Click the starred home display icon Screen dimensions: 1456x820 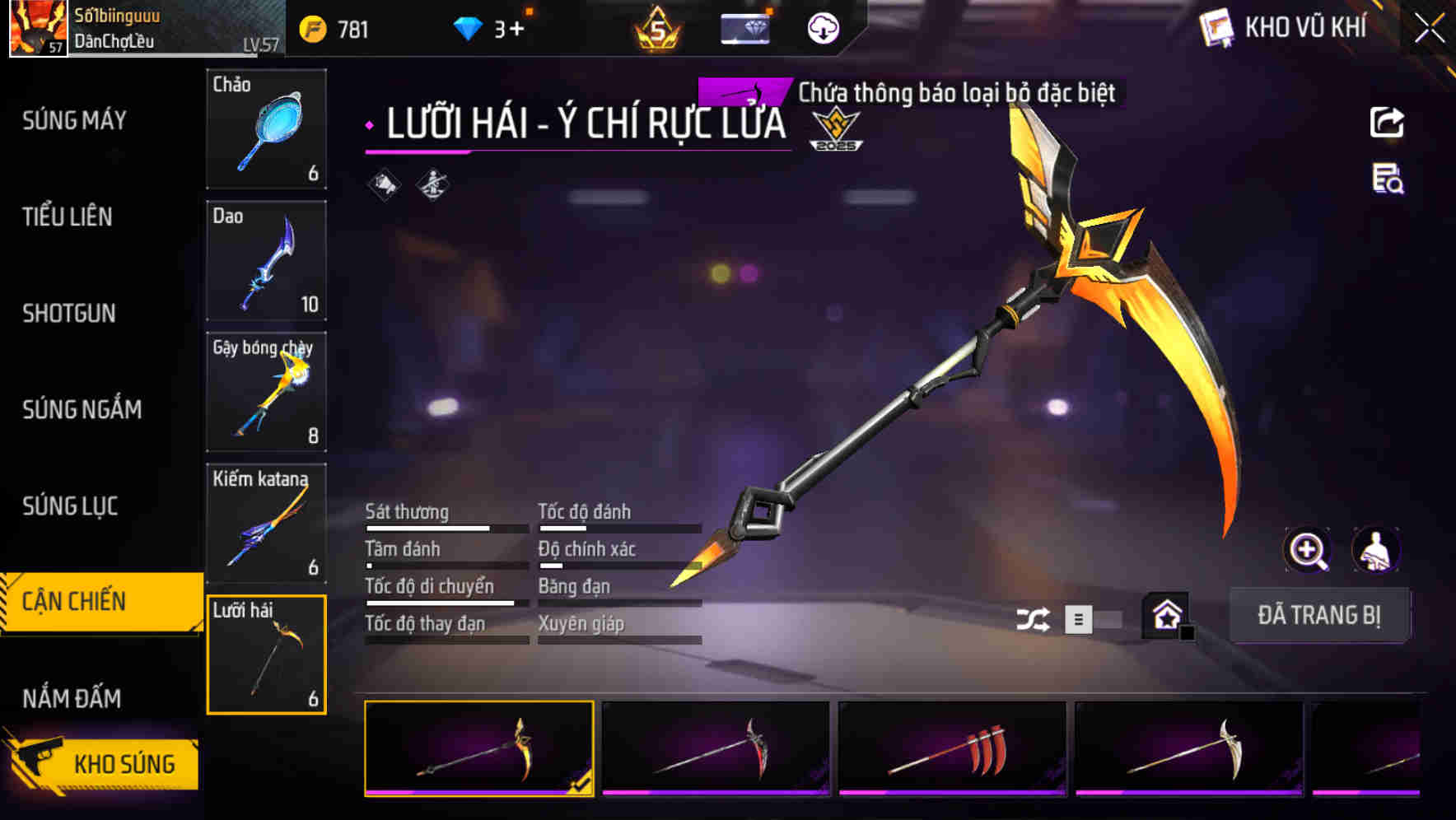point(1166,614)
